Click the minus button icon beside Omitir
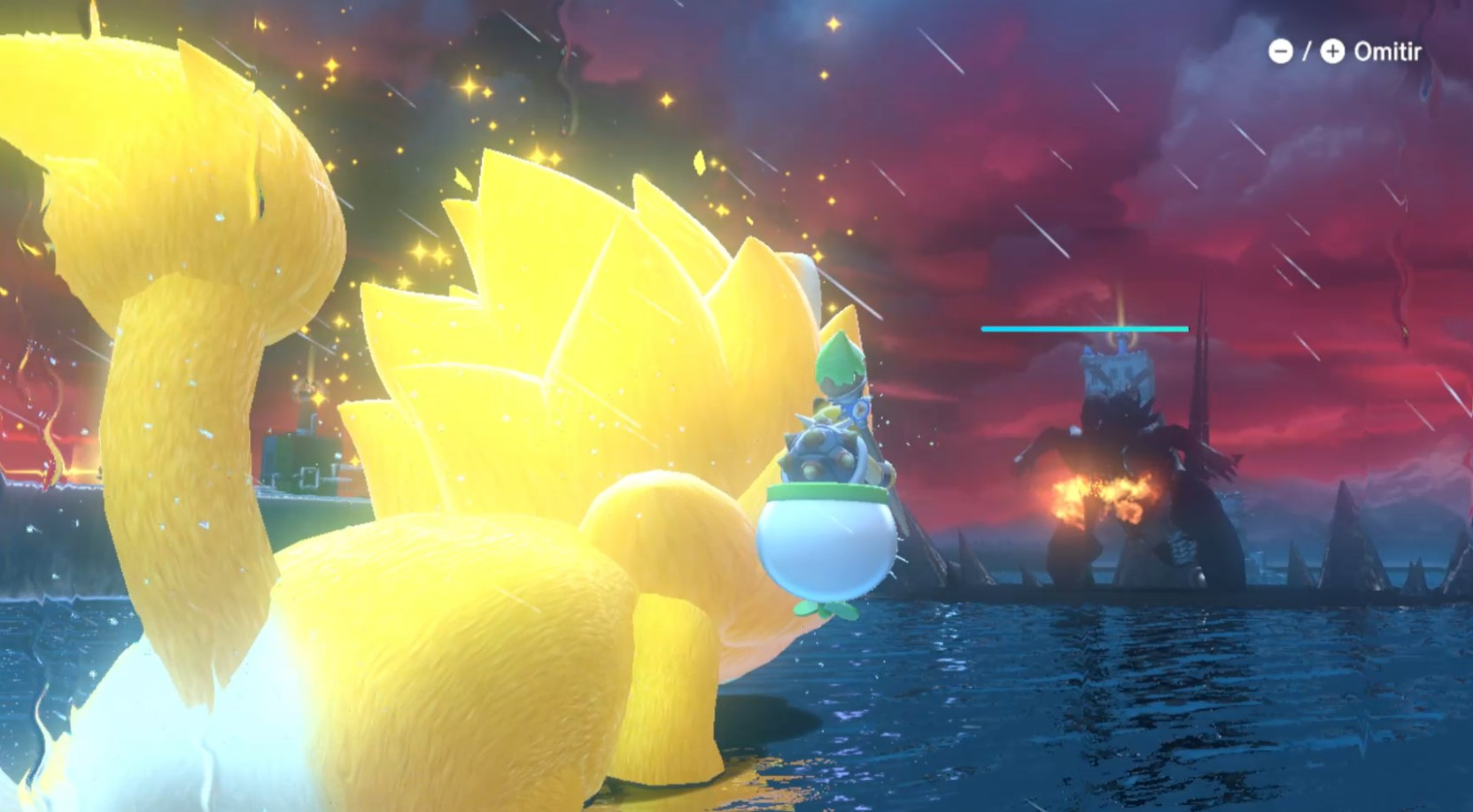The height and width of the screenshot is (812, 1473). click(1279, 51)
